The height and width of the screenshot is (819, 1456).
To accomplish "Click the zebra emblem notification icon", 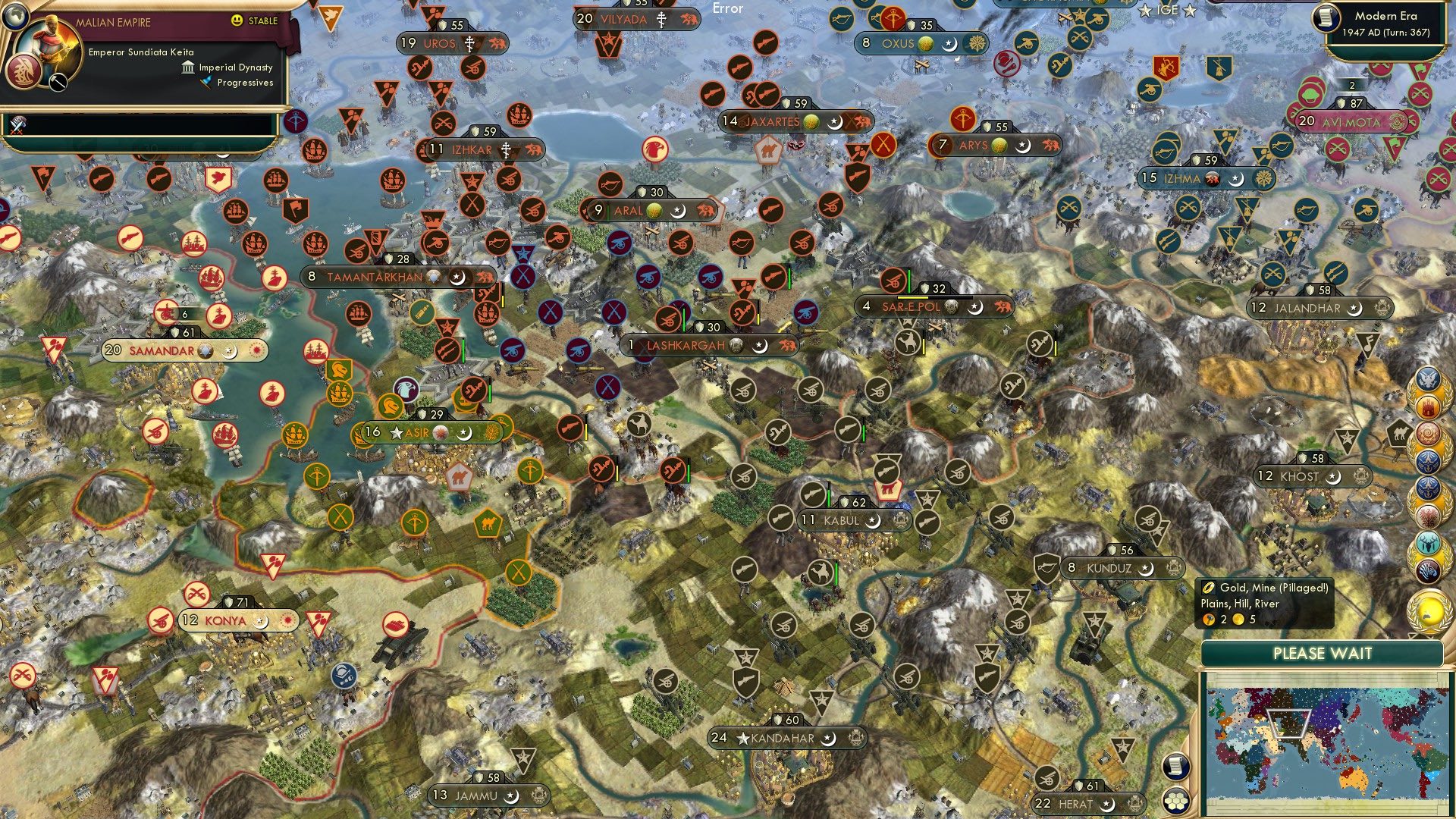I will click(1429, 569).
